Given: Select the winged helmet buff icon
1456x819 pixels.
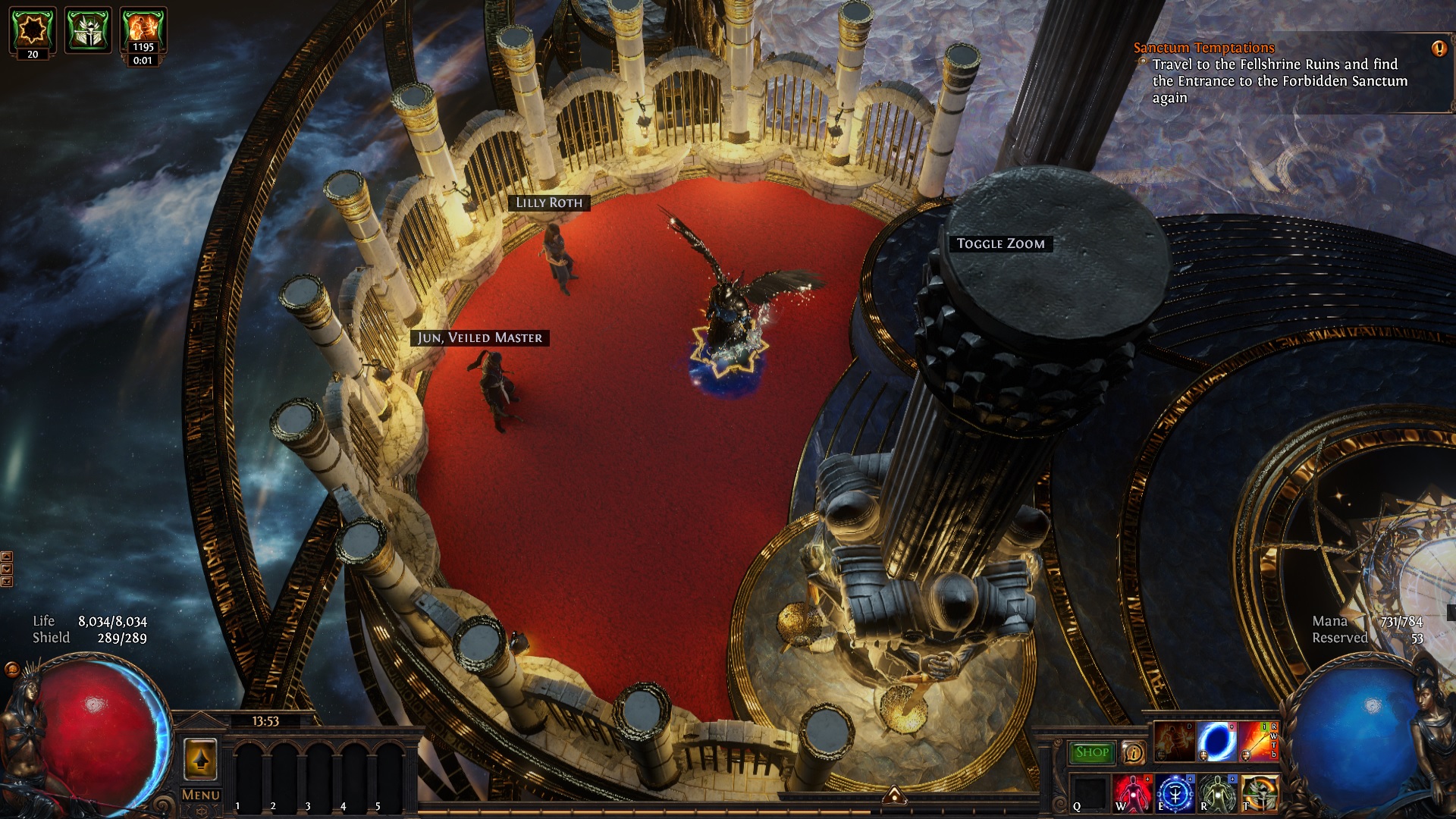Looking at the screenshot, I should [x=88, y=30].
